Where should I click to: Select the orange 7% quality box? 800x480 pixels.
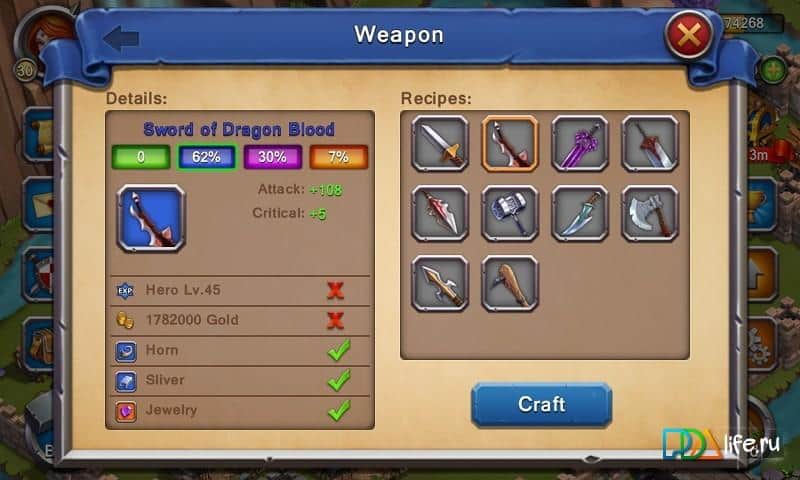(339, 157)
